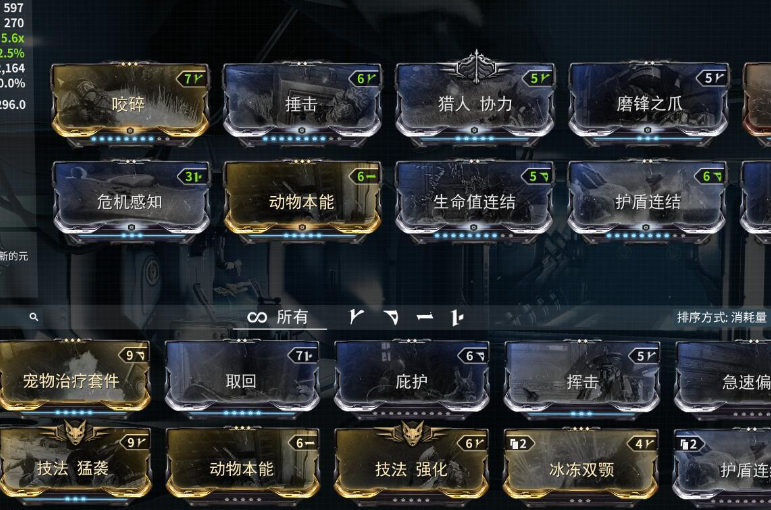Pick the 危机感知 mod
Screen dimensions: 771x510
pyautogui.click(x=129, y=201)
